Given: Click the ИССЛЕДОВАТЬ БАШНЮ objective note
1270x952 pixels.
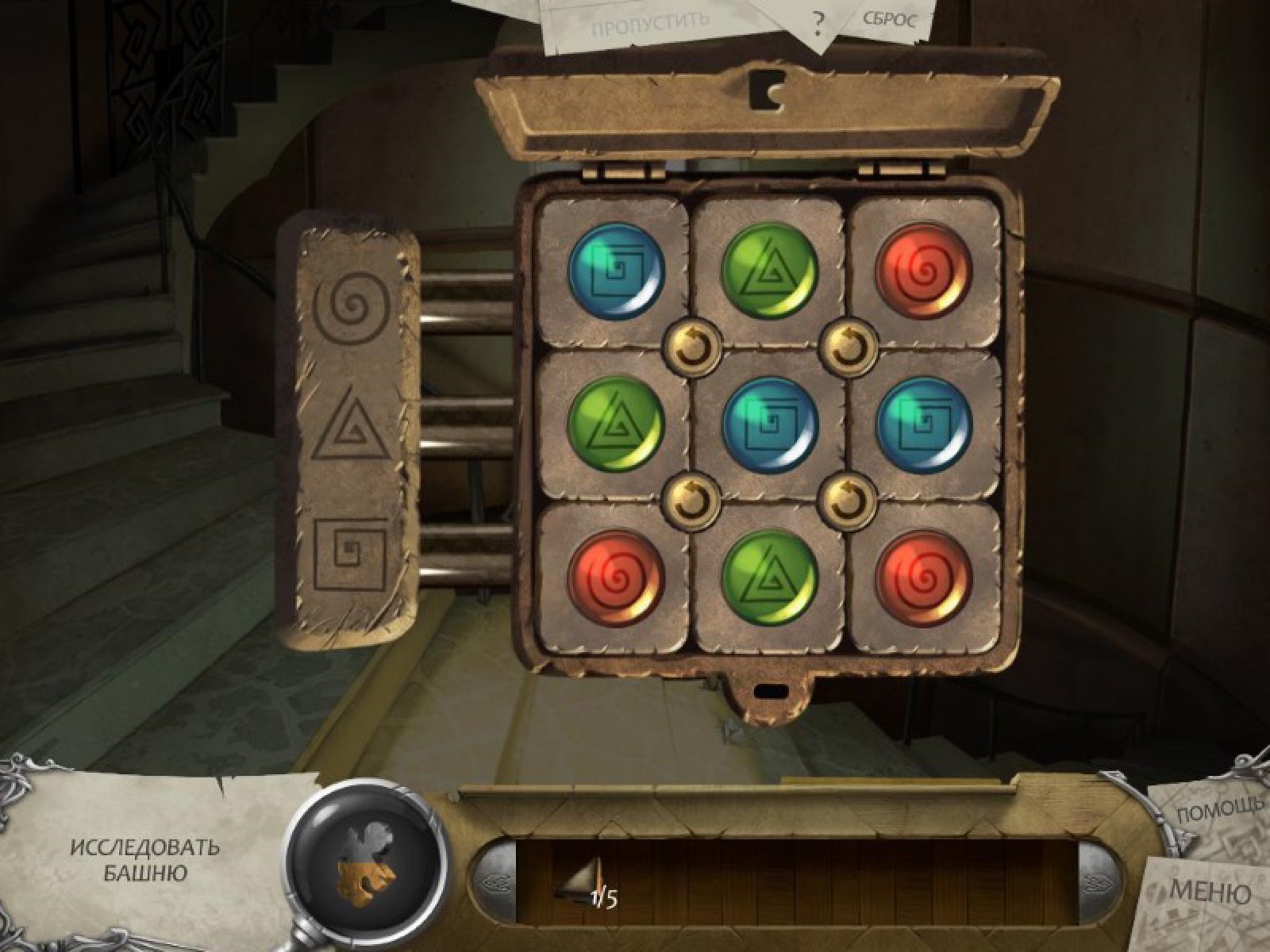Looking at the screenshot, I should 144,860.
